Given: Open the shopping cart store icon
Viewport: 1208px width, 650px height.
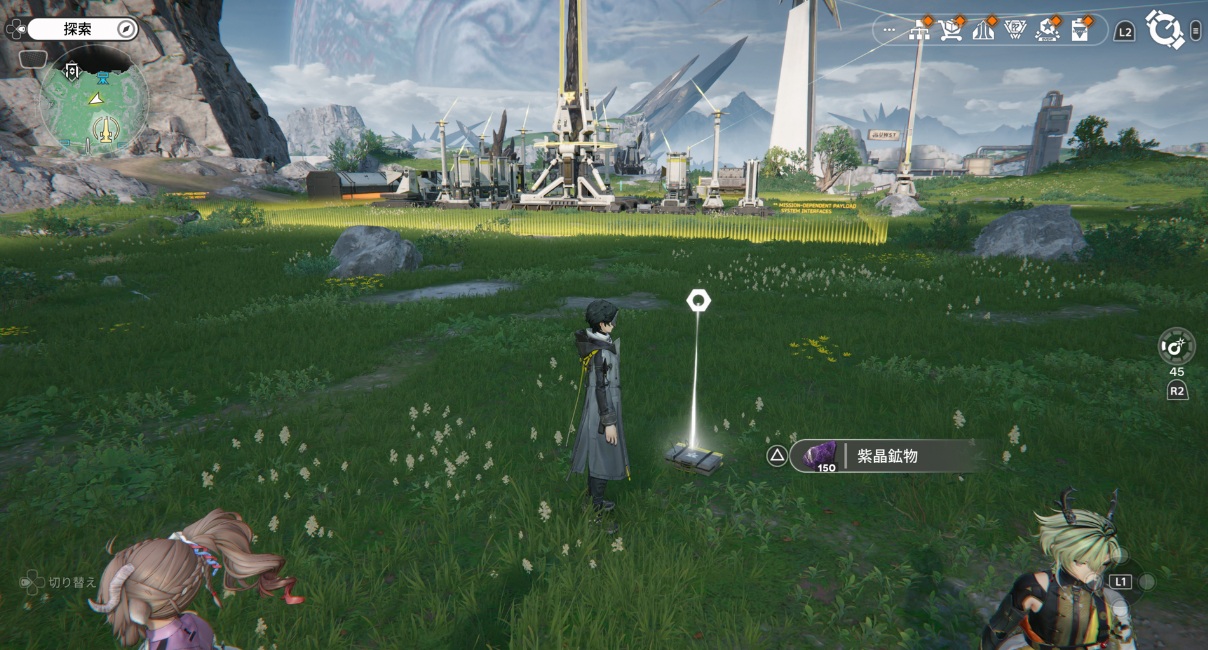Looking at the screenshot, I should [x=952, y=30].
